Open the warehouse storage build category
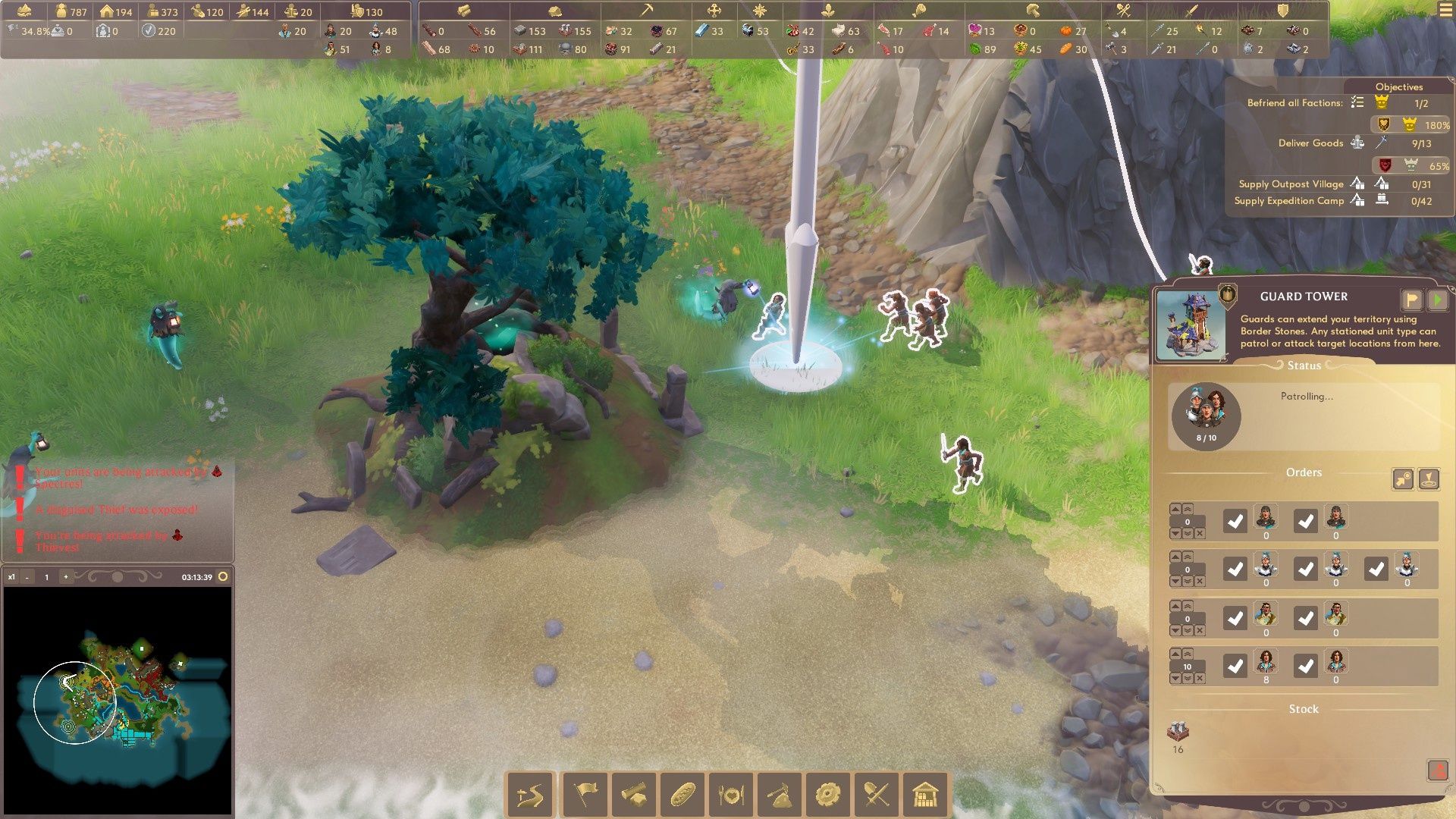 tap(925, 795)
